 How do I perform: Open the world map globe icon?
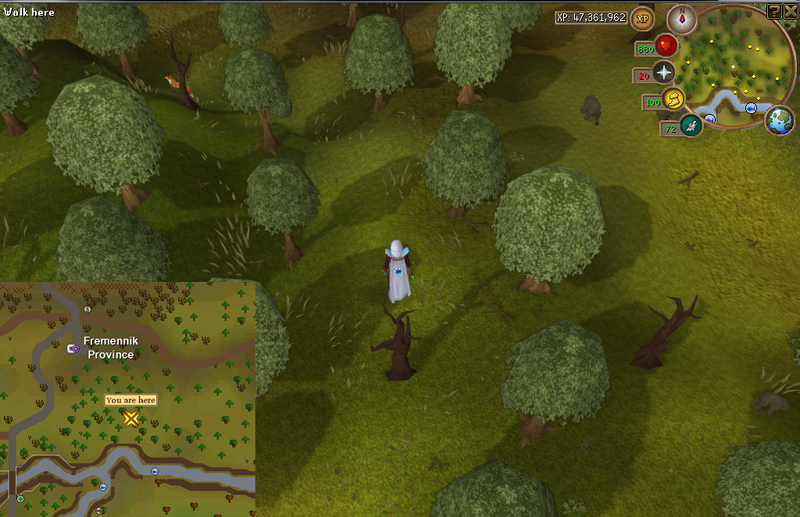(x=779, y=120)
